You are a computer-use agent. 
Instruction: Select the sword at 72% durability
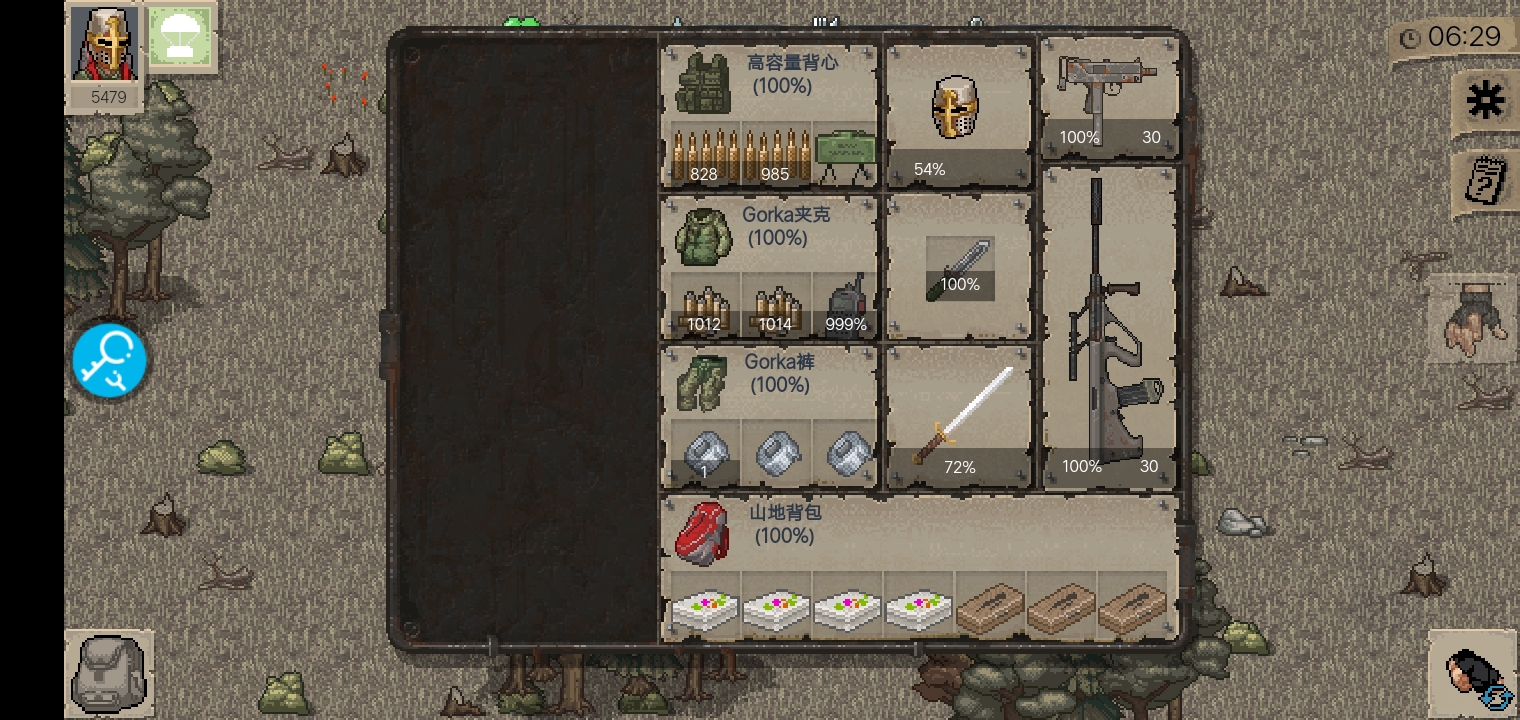(959, 417)
